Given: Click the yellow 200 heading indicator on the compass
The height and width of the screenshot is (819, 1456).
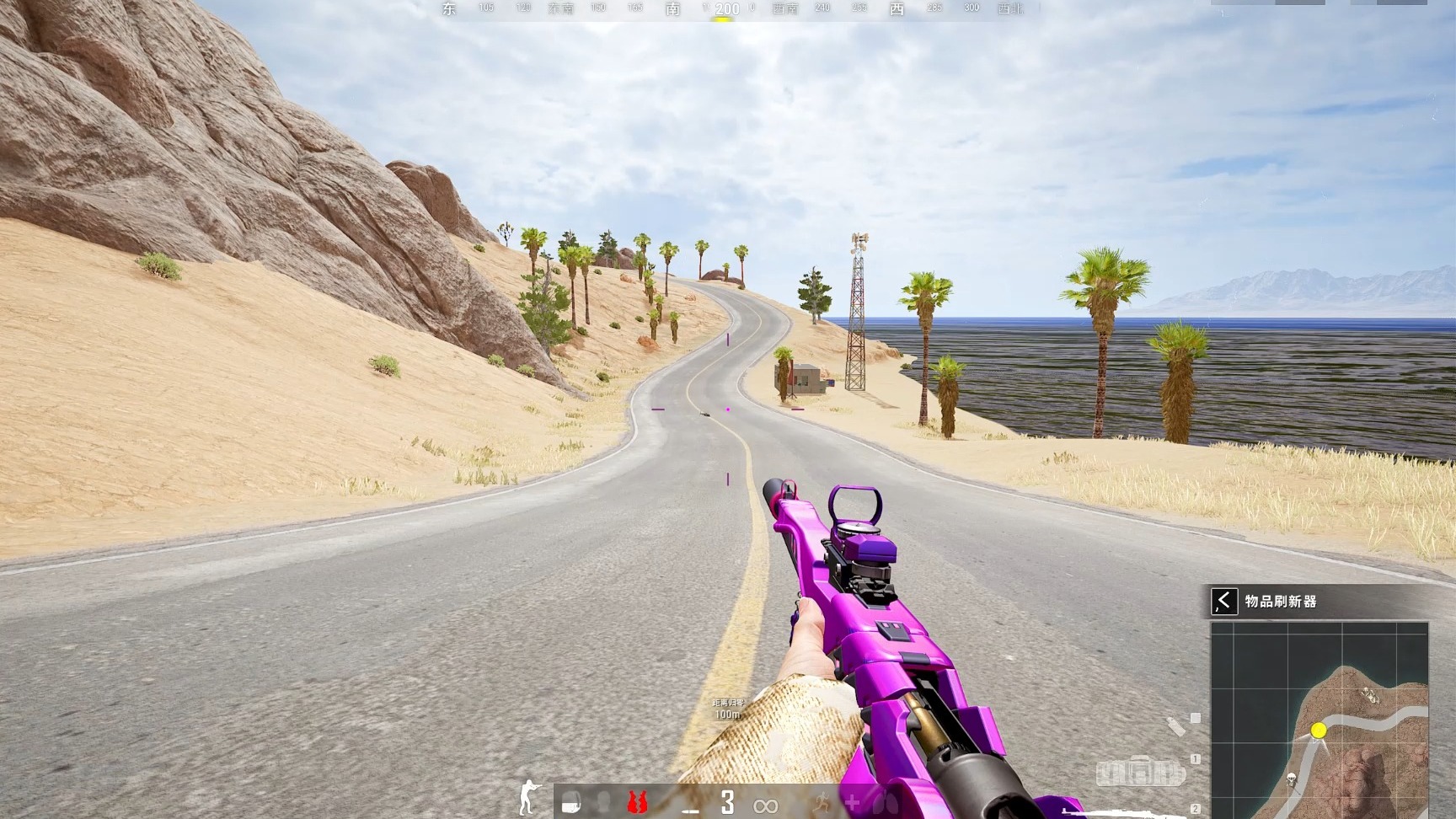Looking at the screenshot, I should pos(726,8).
